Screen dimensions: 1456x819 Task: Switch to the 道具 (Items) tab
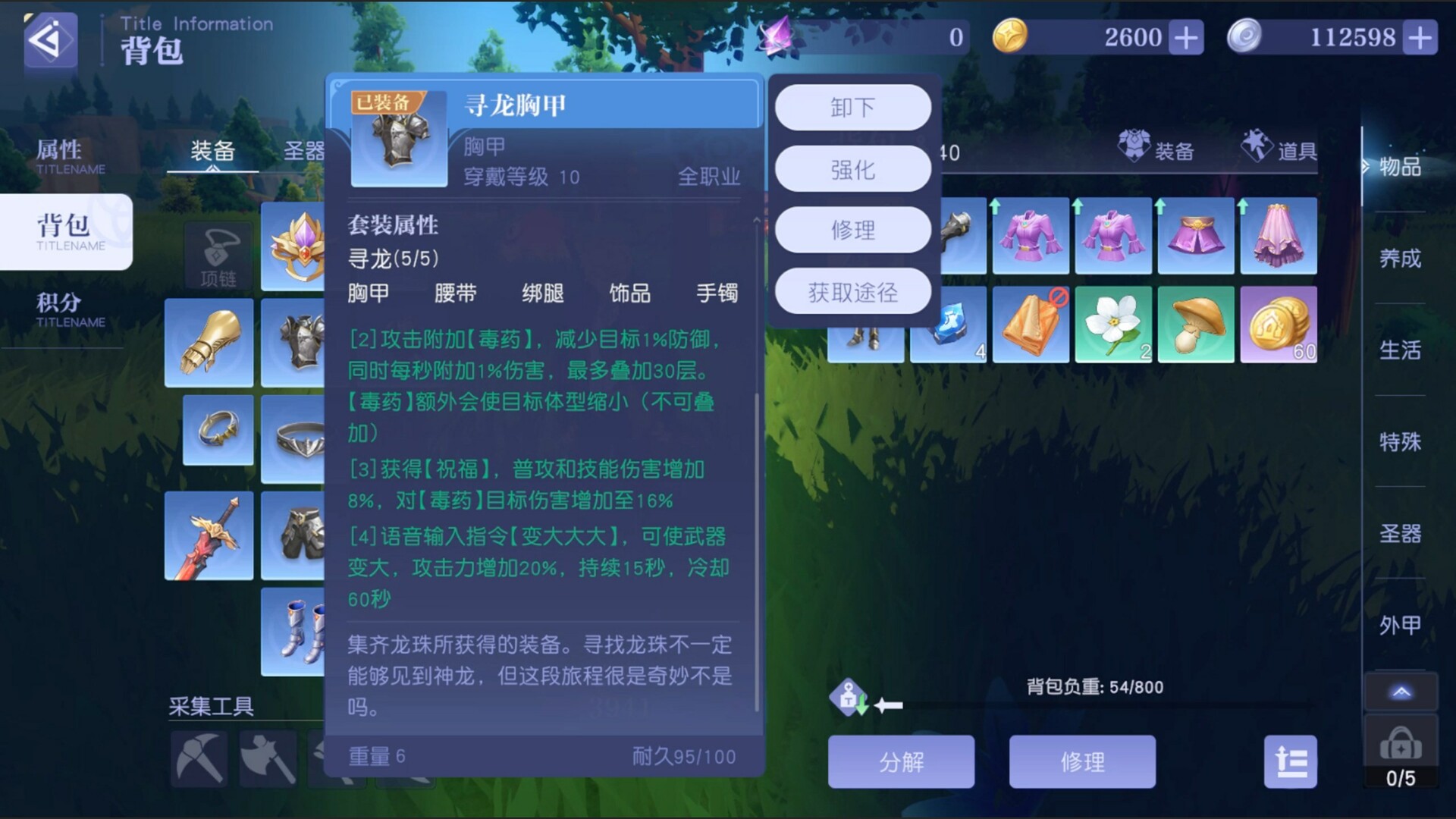(x=1279, y=150)
